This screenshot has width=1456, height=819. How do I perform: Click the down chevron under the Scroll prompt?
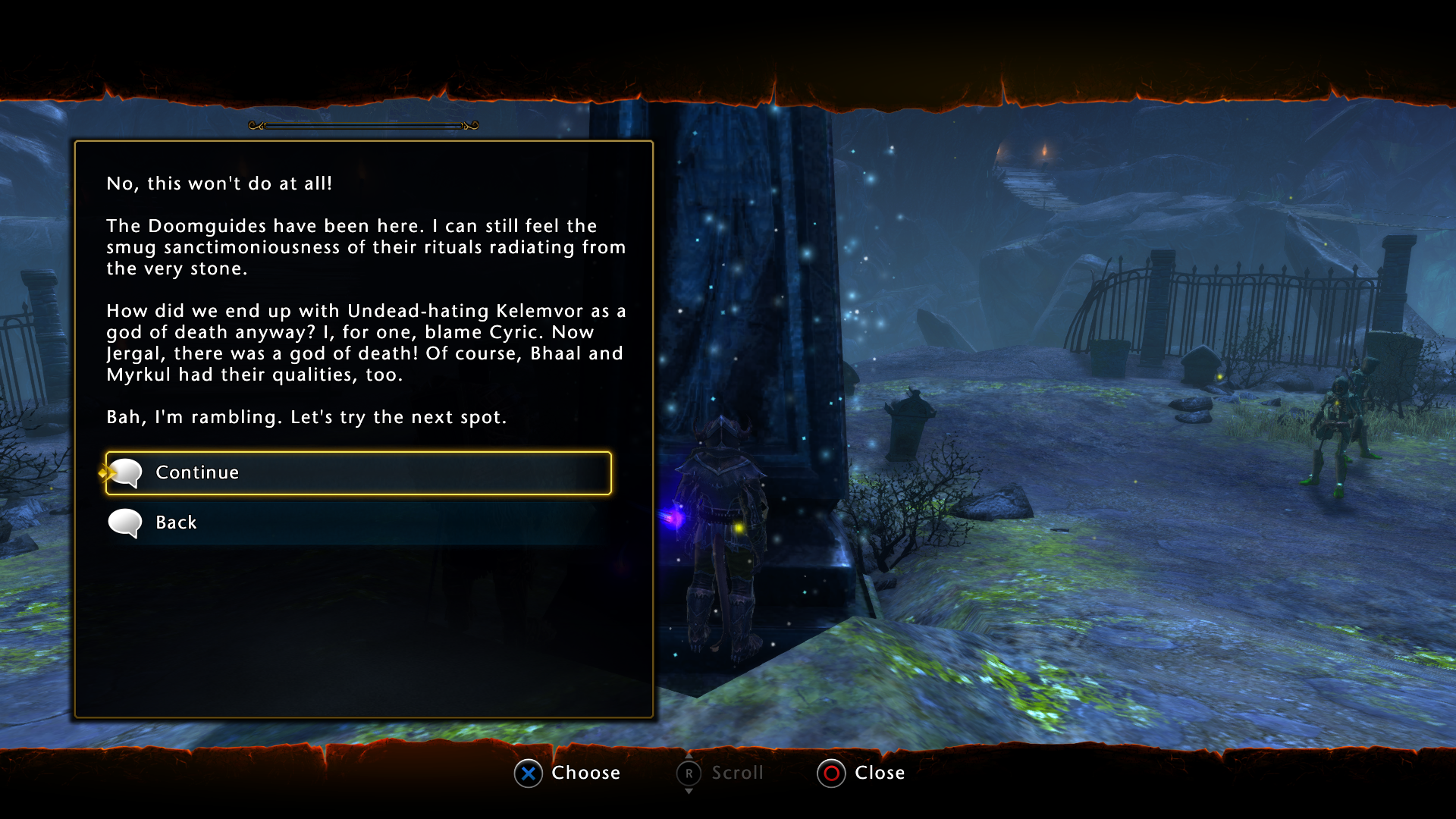point(689,791)
